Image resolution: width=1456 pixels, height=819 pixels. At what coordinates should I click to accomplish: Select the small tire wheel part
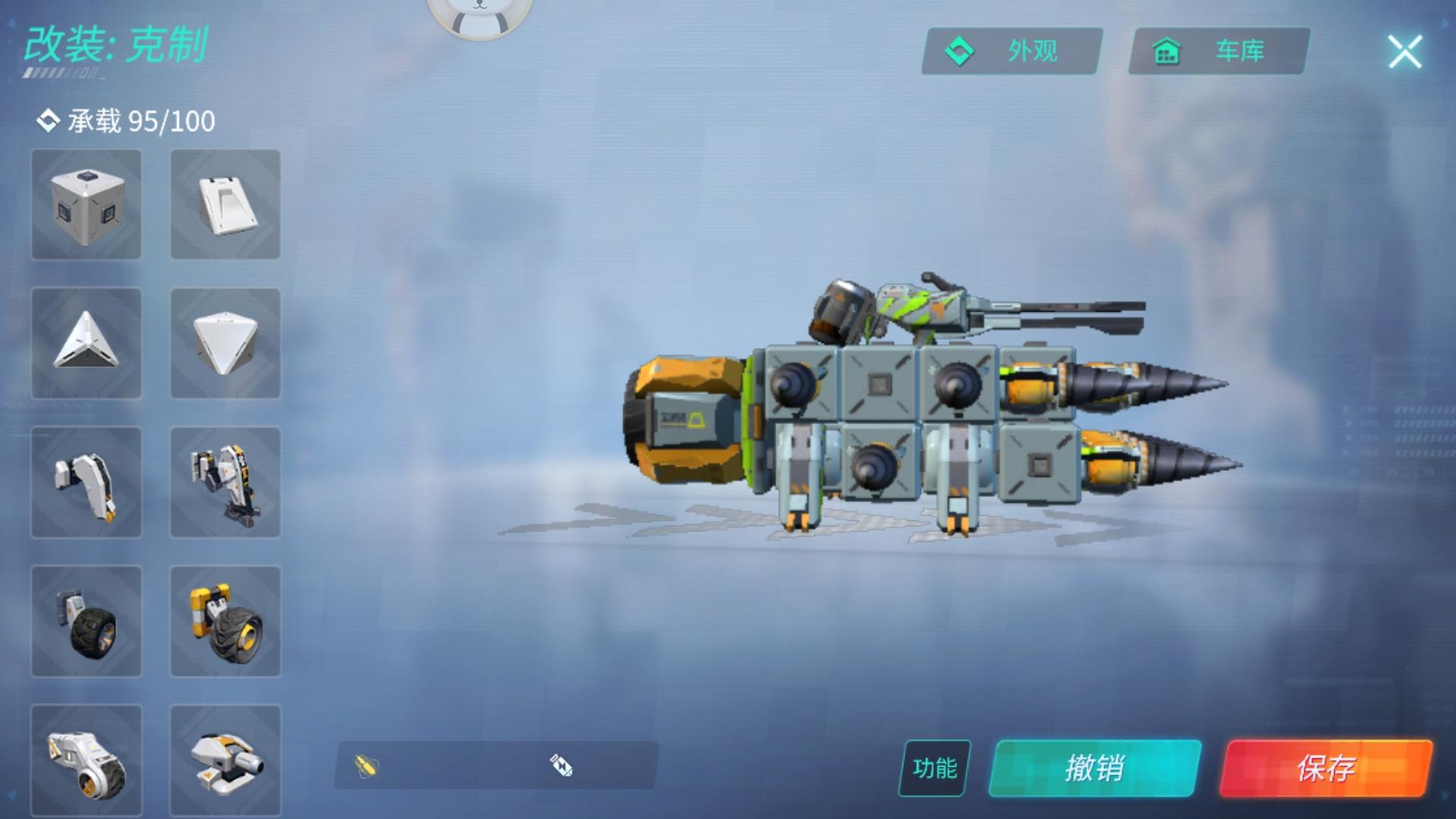[x=86, y=622]
